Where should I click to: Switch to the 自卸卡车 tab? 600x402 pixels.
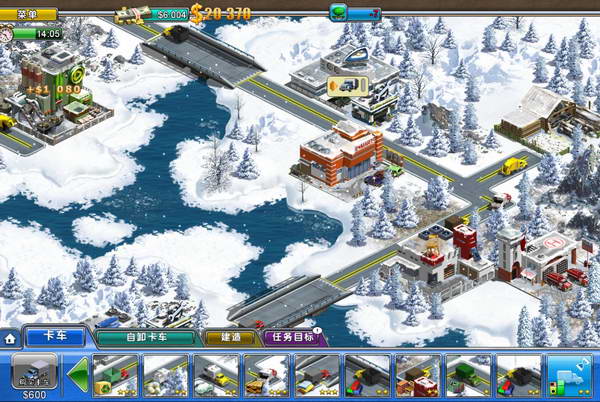[145, 338]
